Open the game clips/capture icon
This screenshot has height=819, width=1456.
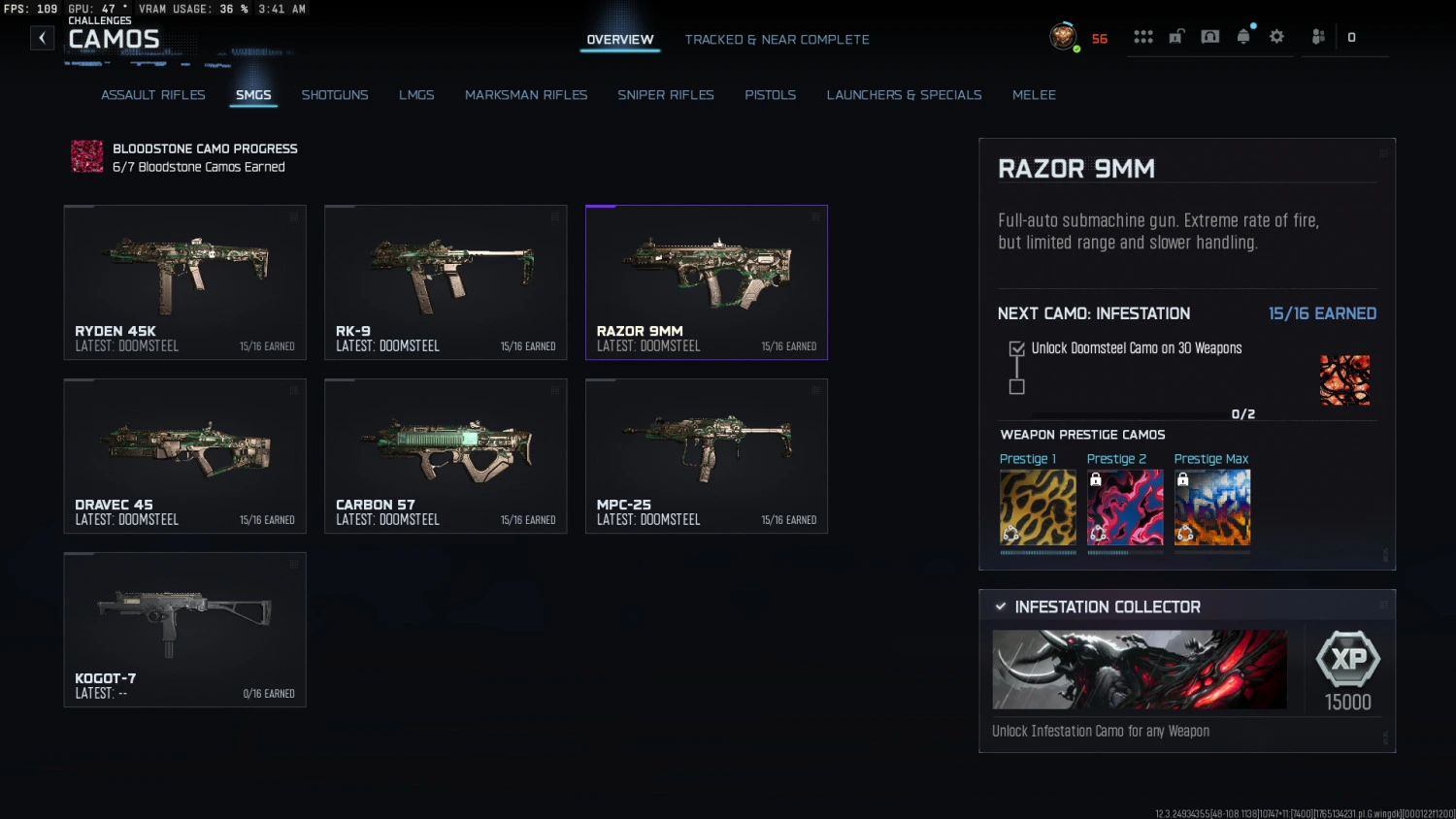(x=1209, y=35)
